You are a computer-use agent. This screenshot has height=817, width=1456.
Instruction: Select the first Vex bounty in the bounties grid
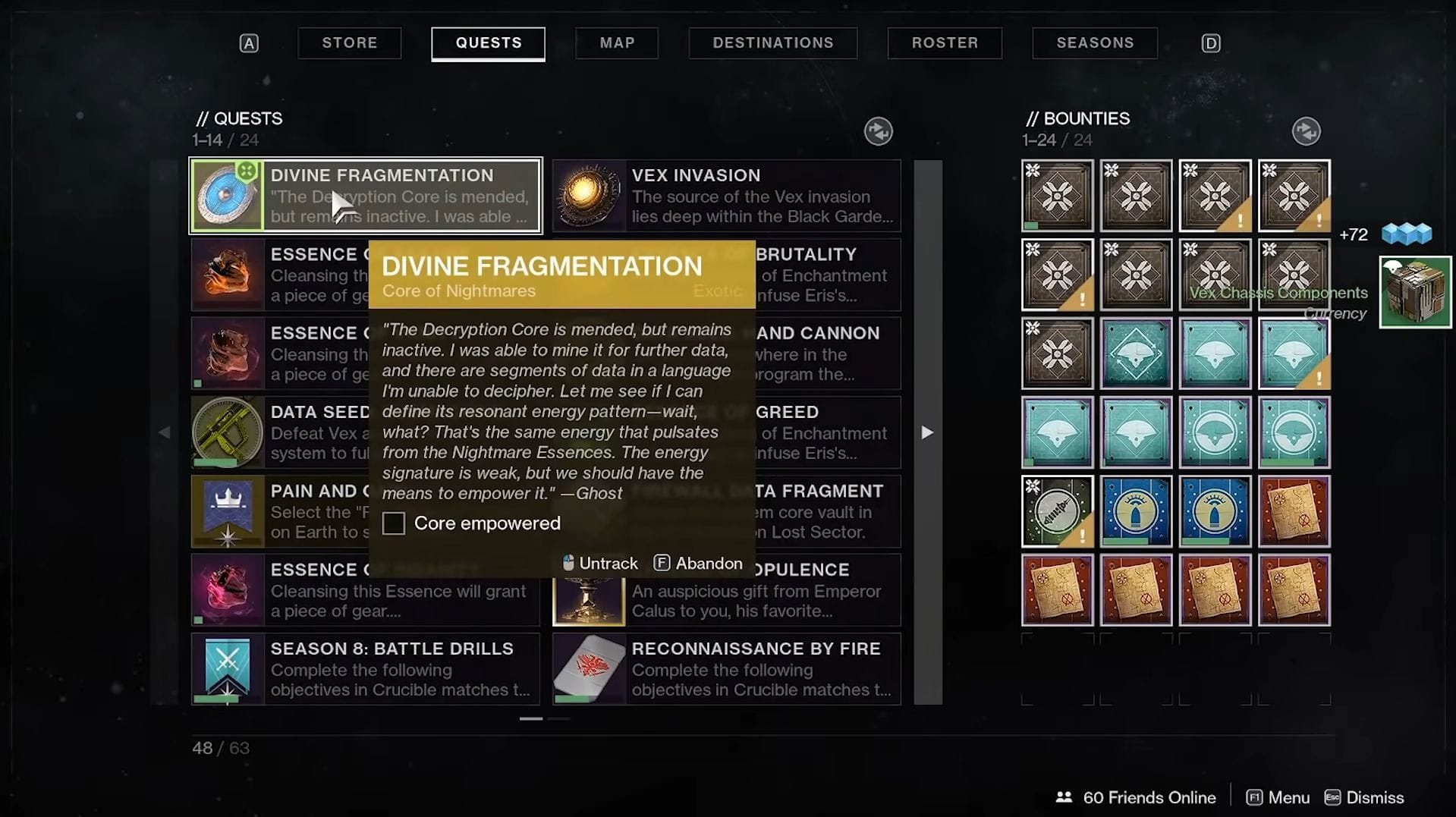(x=1057, y=196)
